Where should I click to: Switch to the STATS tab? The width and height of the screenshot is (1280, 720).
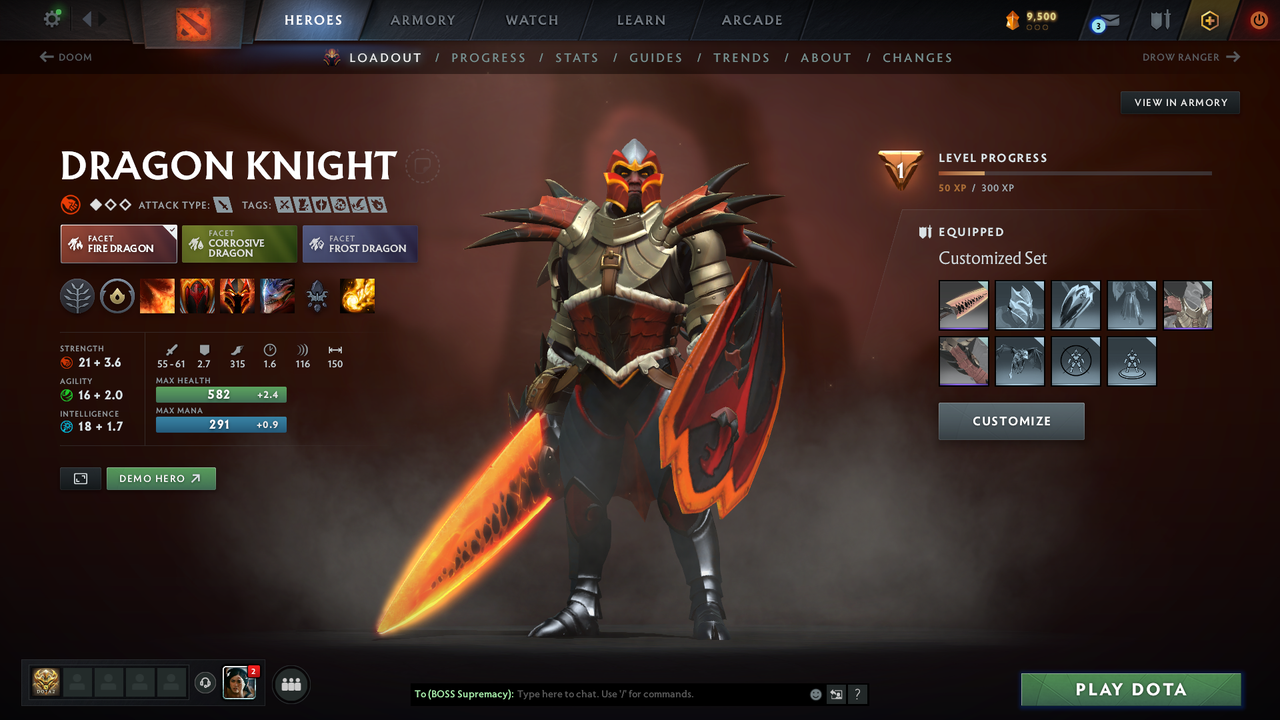point(577,57)
